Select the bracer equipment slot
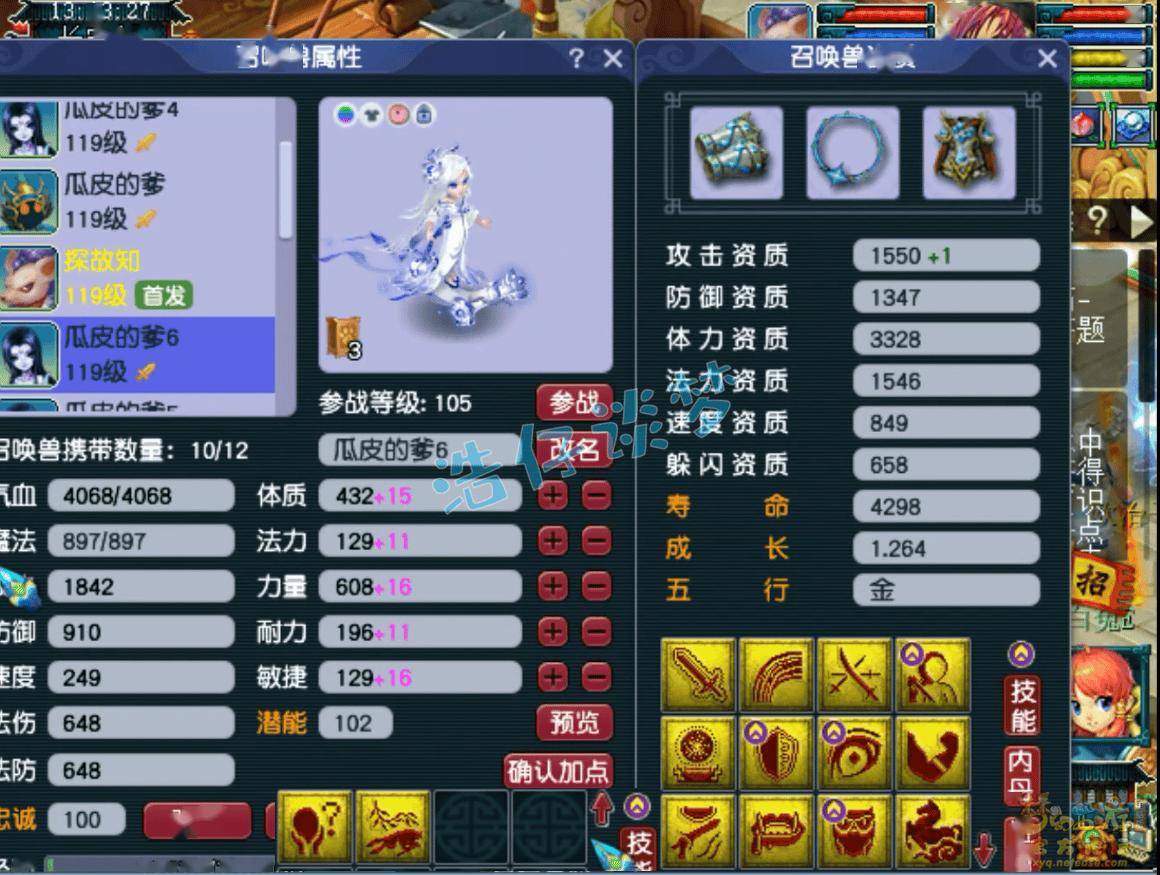The image size is (1160, 875). point(736,153)
